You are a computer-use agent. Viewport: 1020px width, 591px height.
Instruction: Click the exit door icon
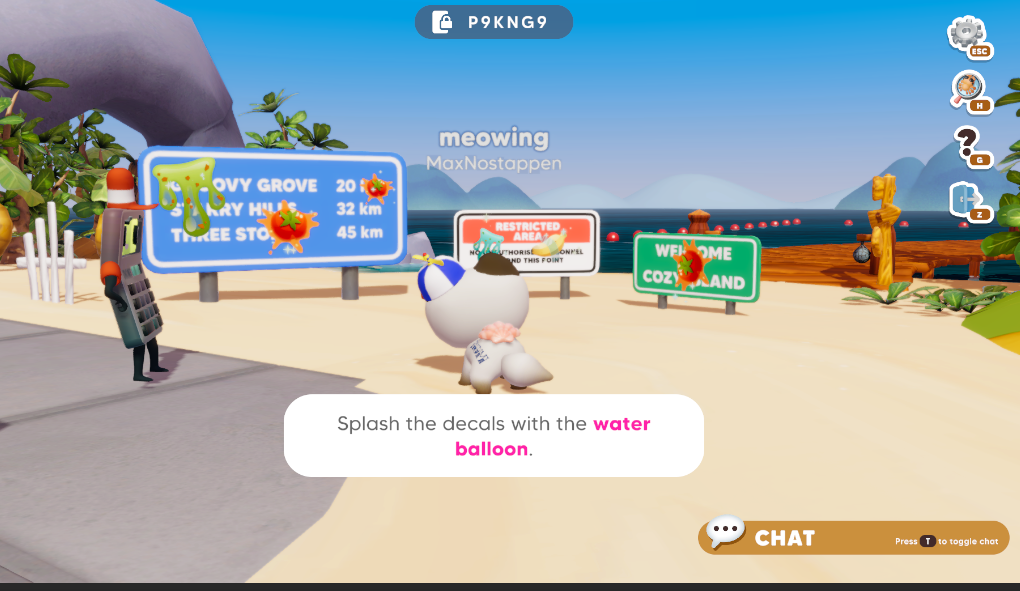tap(966, 199)
